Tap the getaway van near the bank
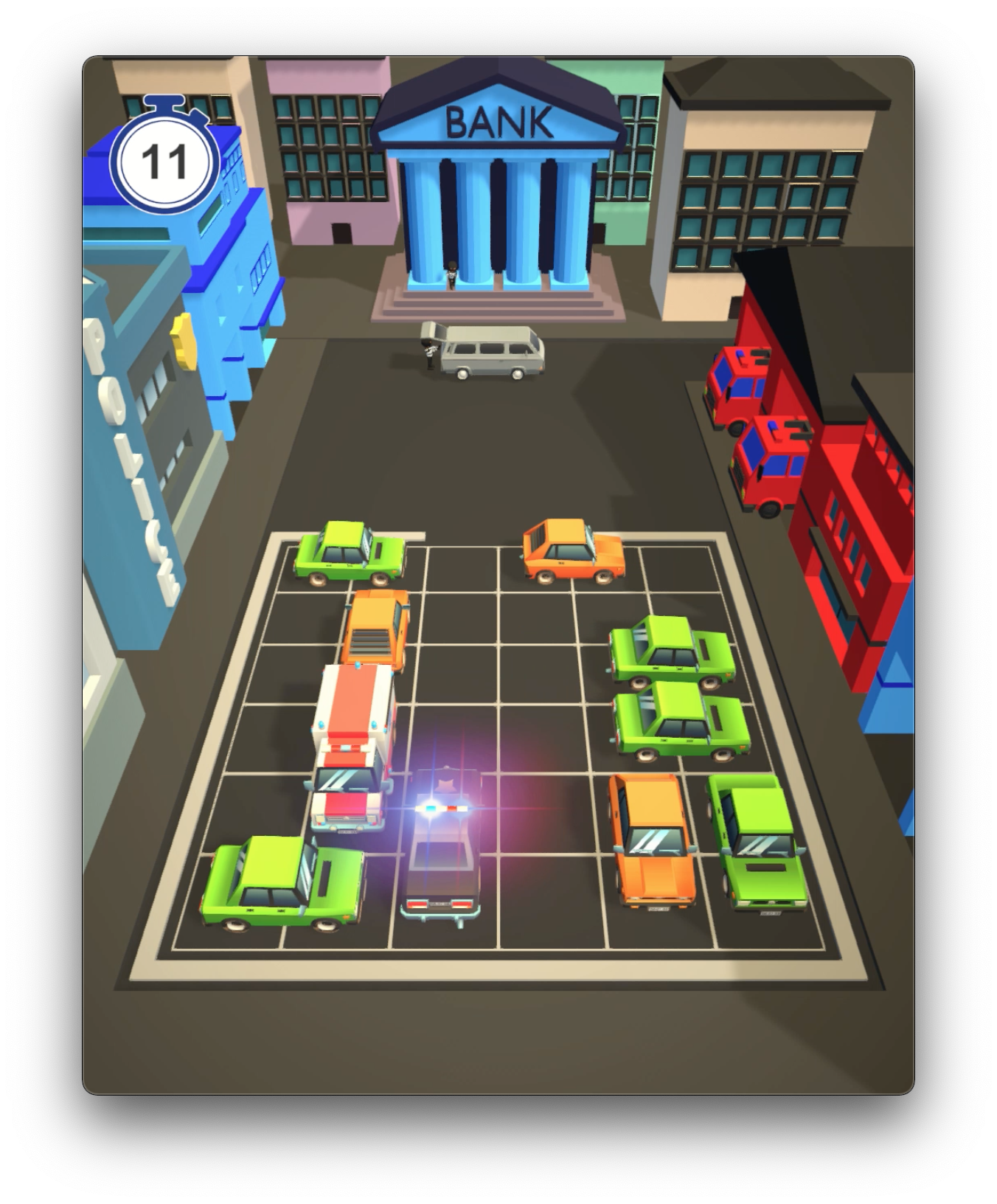The image size is (997, 1204). [490, 354]
